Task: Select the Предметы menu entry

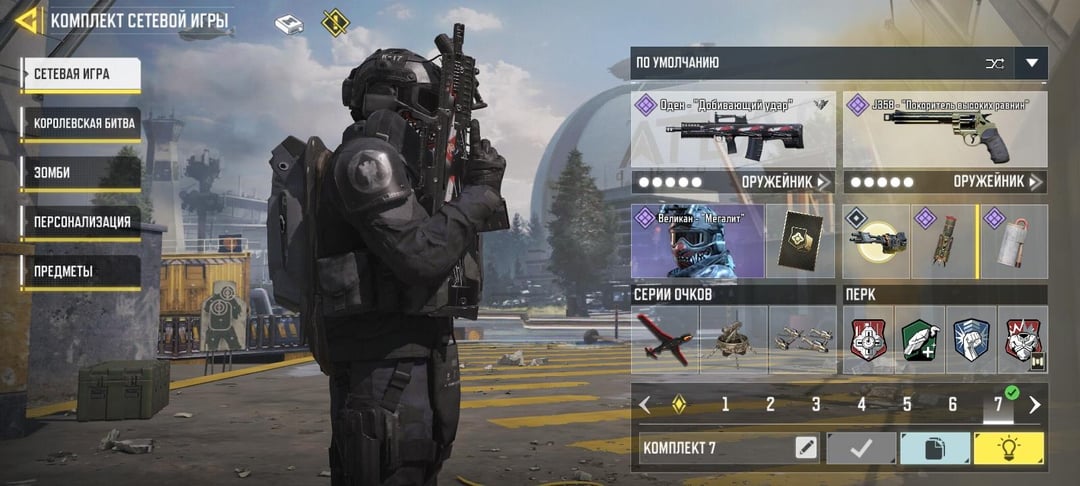Action: [x=80, y=272]
